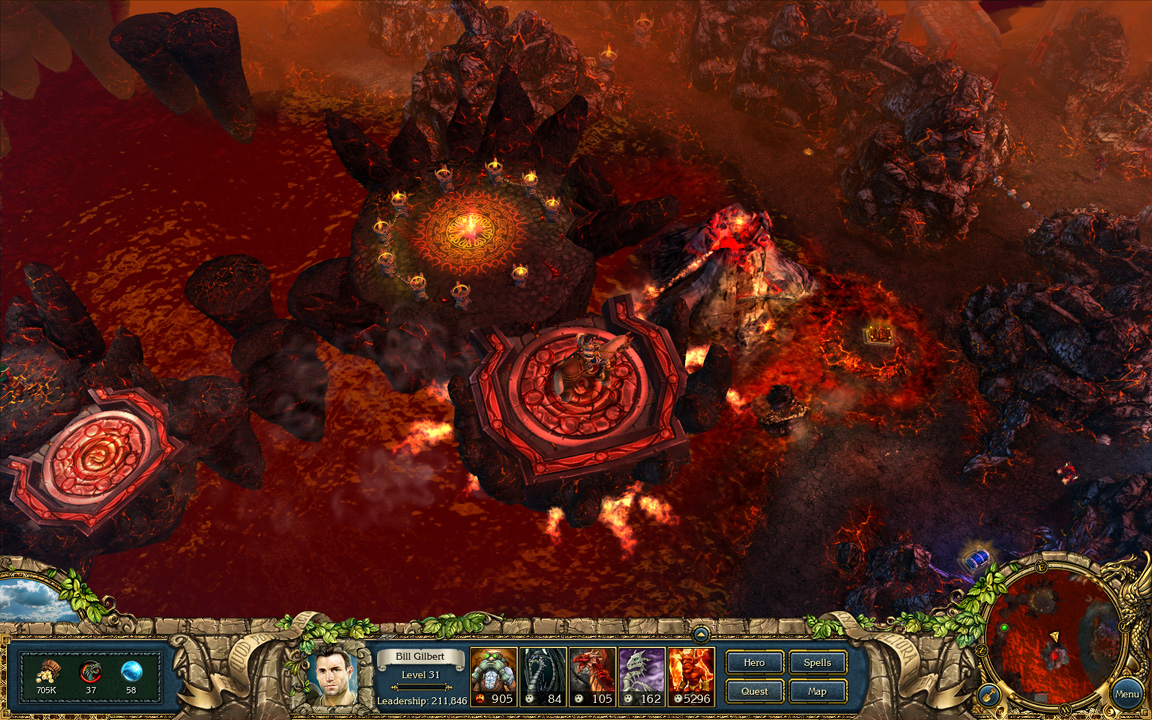Show the Quest log
Image resolution: width=1152 pixels, height=720 pixels.
click(754, 691)
